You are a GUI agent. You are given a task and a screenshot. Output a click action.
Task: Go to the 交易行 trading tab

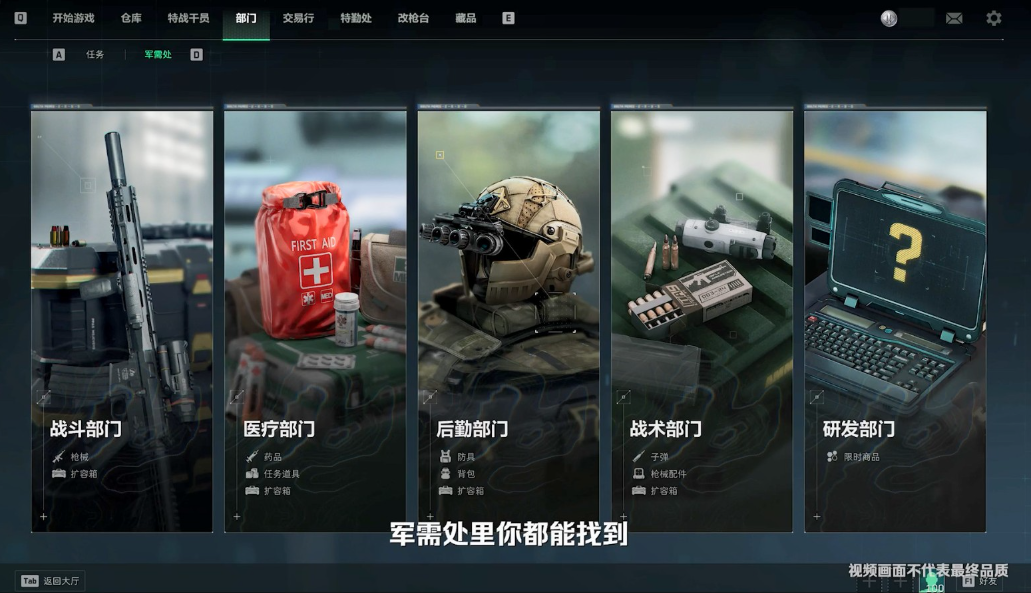(298, 18)
